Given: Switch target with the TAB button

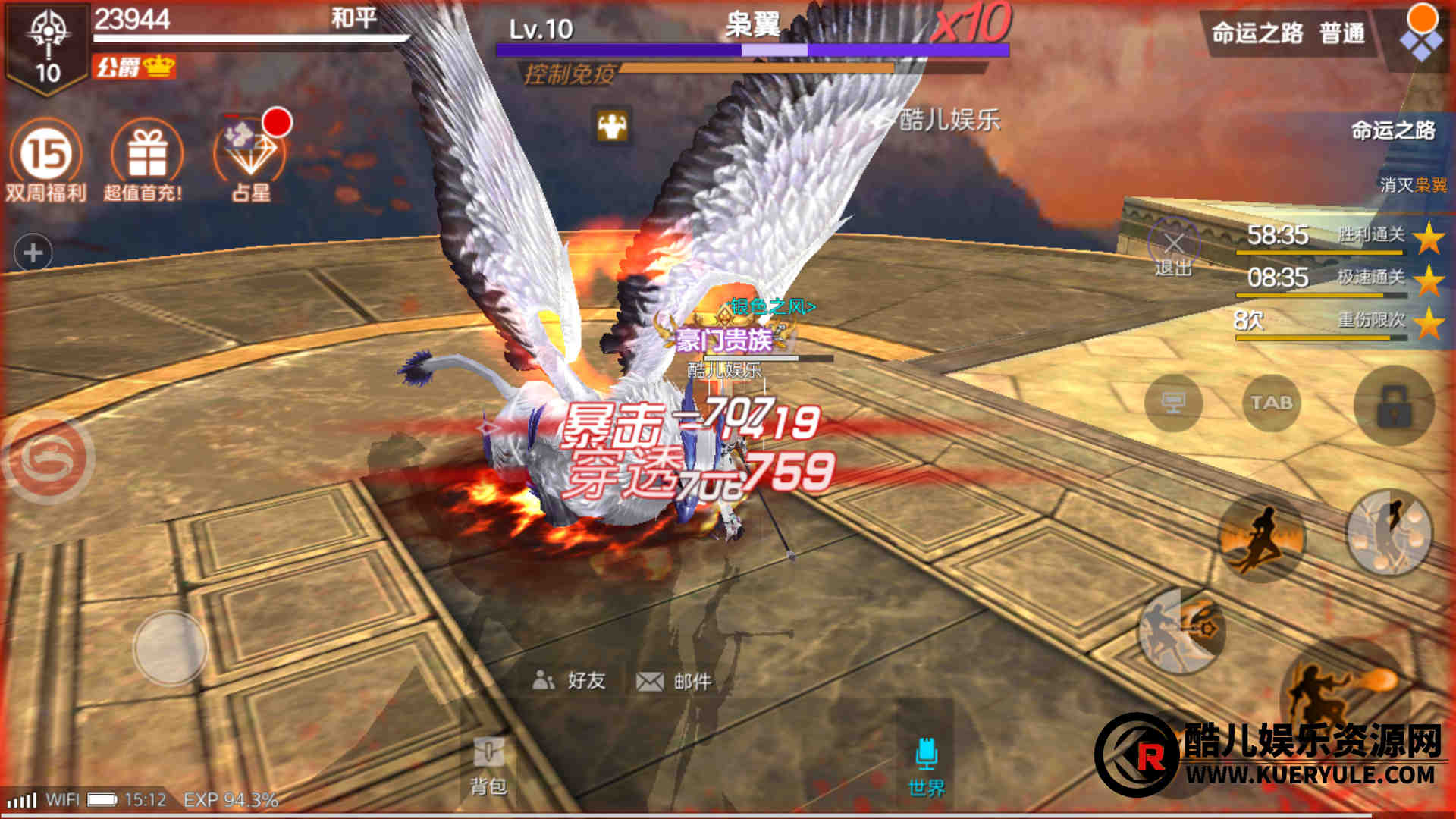Looking at the screenshot, I should (x=1271, y=403).
